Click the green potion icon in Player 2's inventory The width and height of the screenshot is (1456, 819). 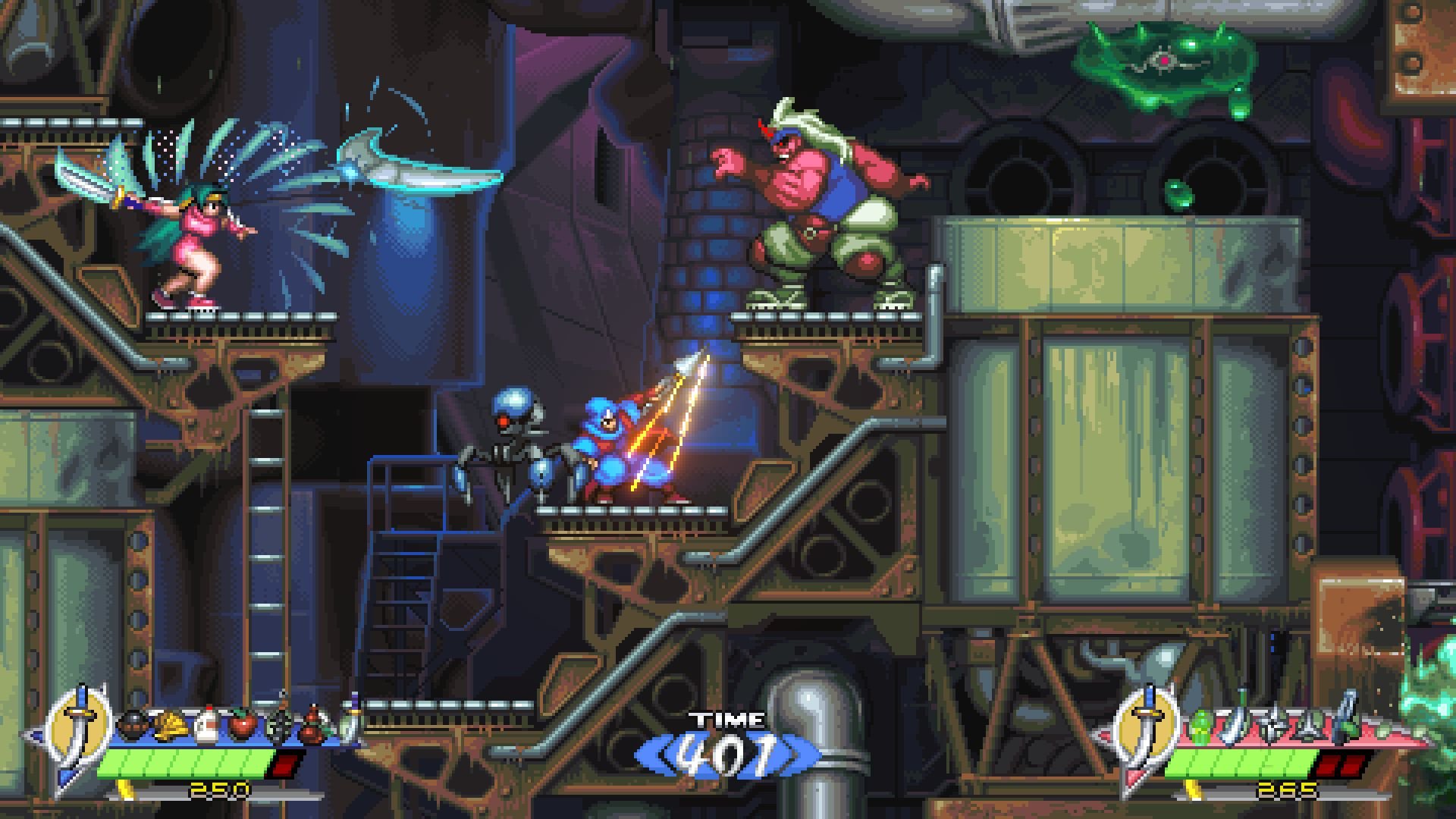[1200, 726]
